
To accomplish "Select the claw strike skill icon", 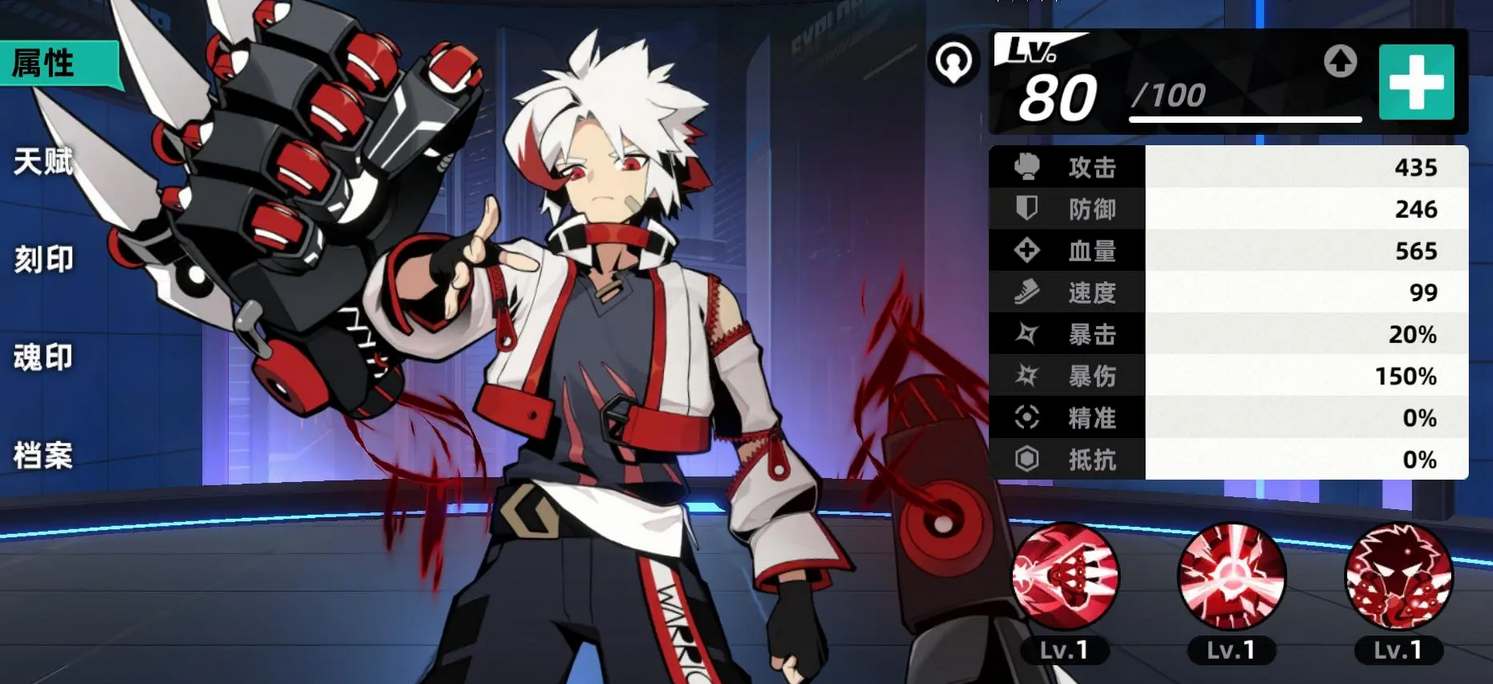I will click(1065, 576).
